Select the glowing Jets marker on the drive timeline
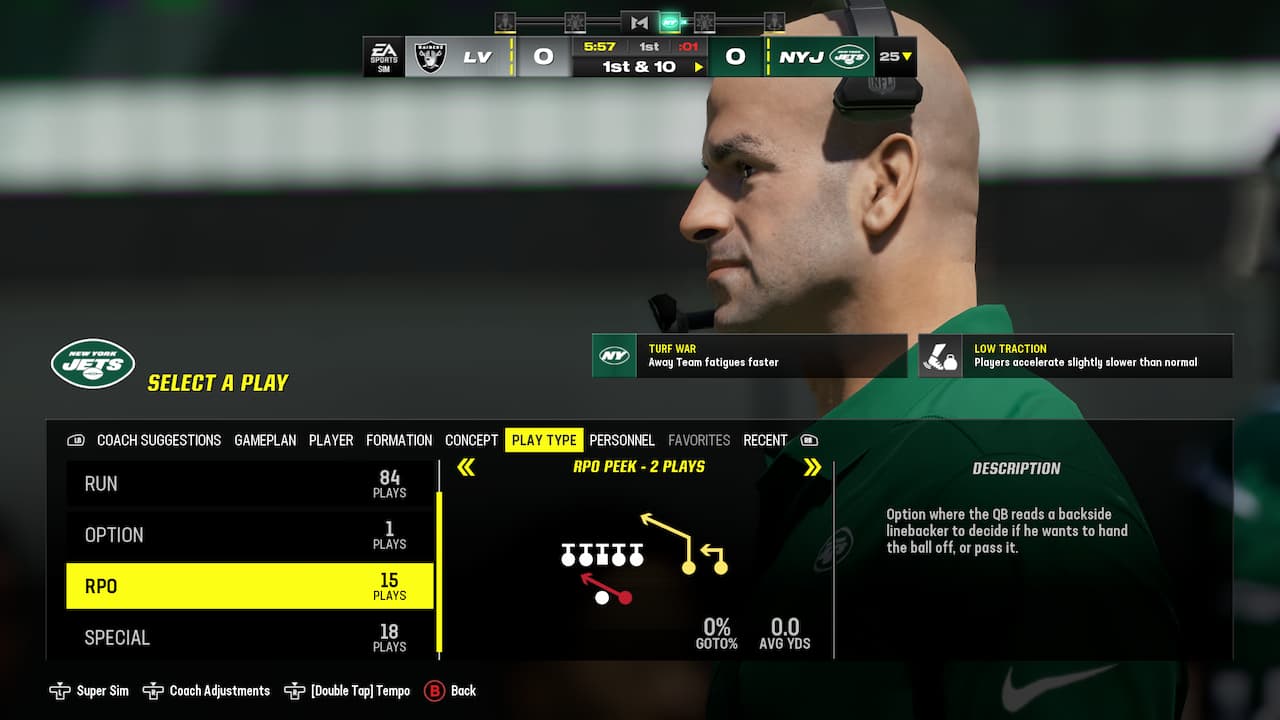The image size is (1280, 720). (669, 21)
